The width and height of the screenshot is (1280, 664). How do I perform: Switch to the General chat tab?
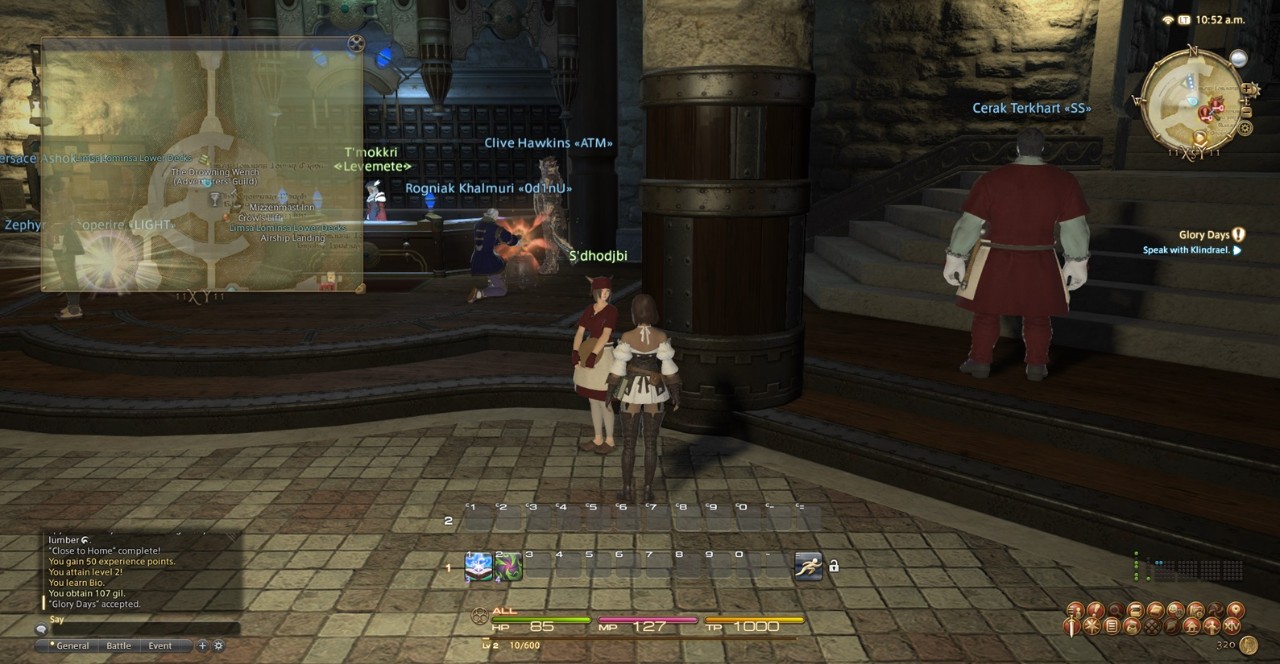click(x=72, y=646)
